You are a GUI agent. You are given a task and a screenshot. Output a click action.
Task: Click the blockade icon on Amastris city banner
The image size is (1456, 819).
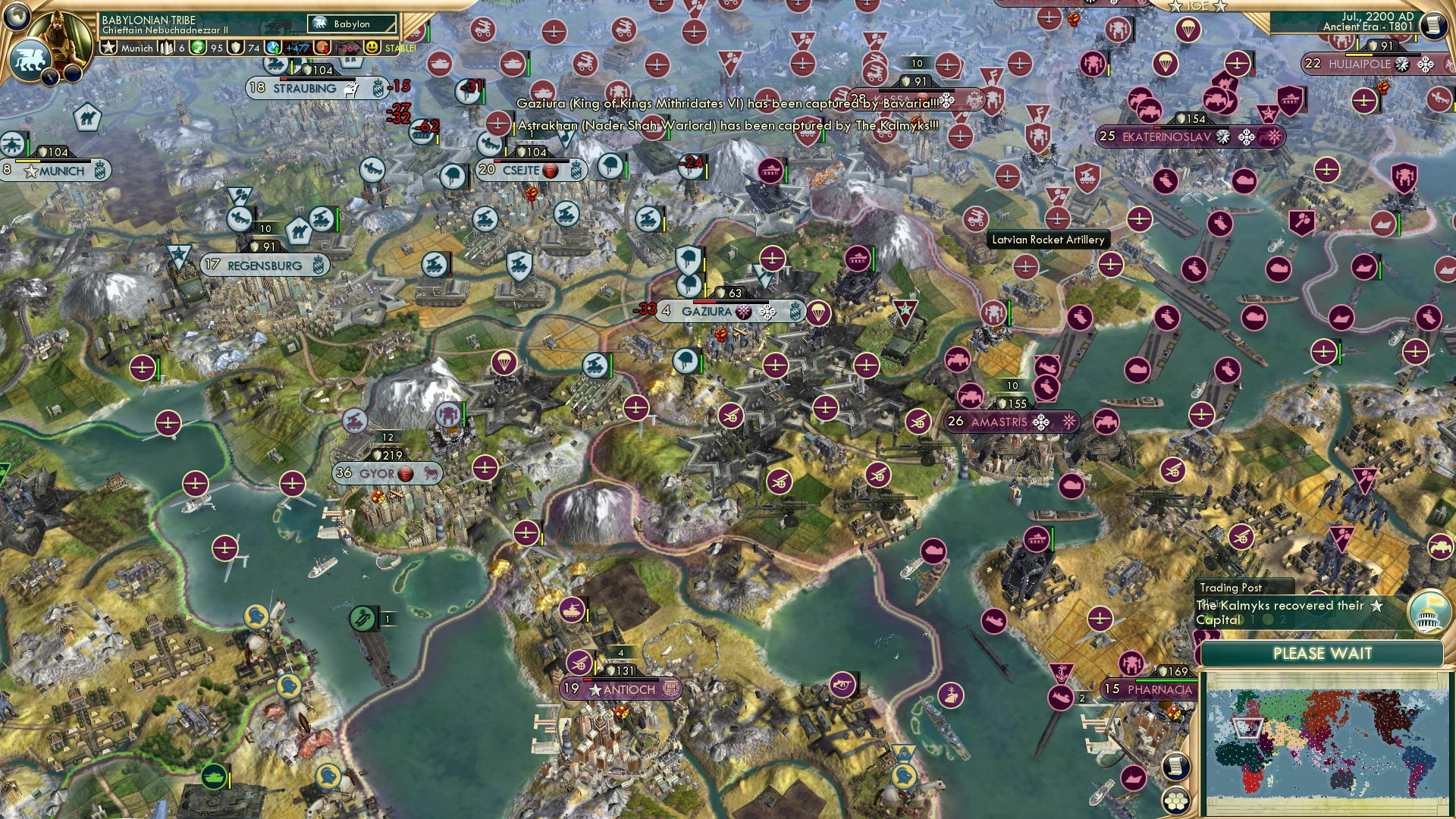[x=1041, y=422]
